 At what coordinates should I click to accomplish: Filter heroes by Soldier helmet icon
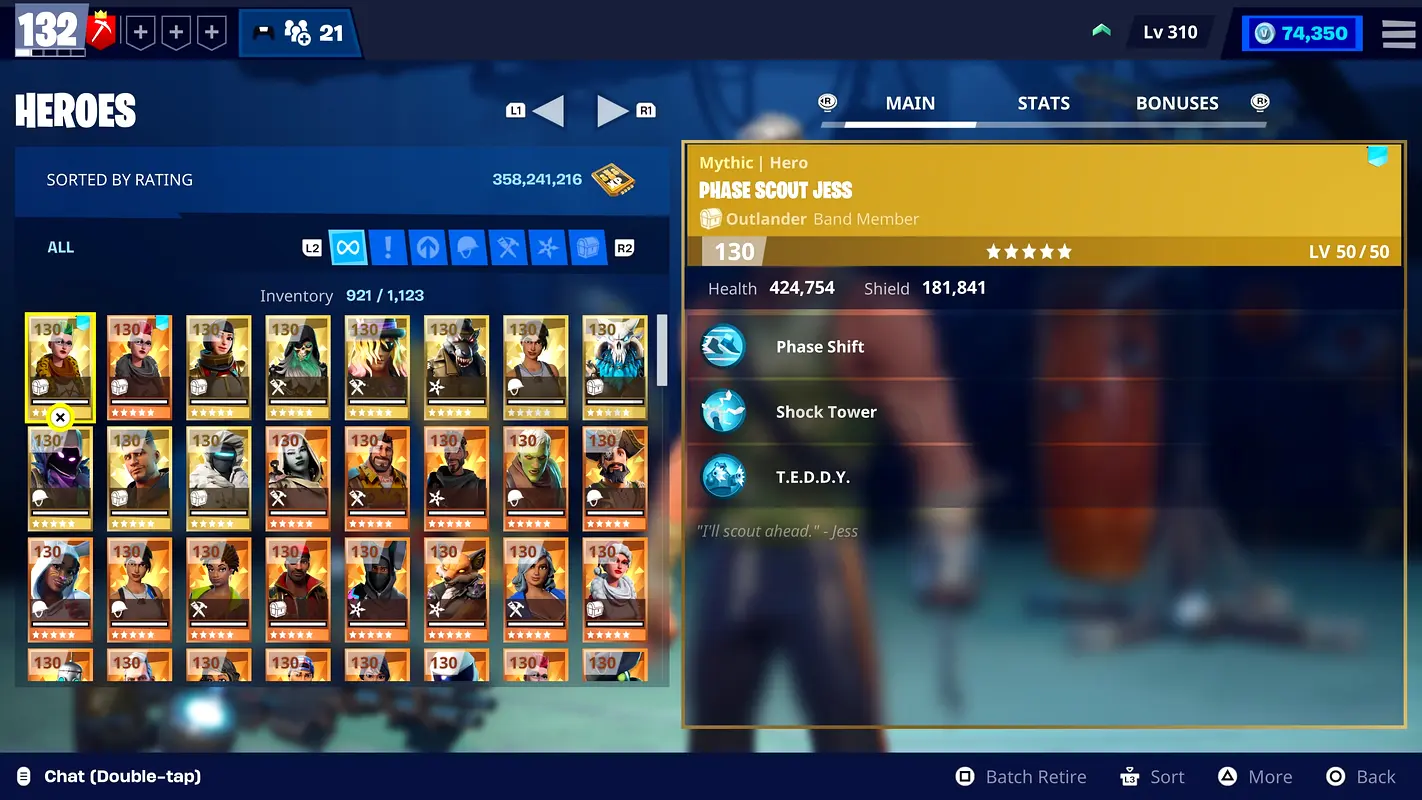tap(467, 247)
